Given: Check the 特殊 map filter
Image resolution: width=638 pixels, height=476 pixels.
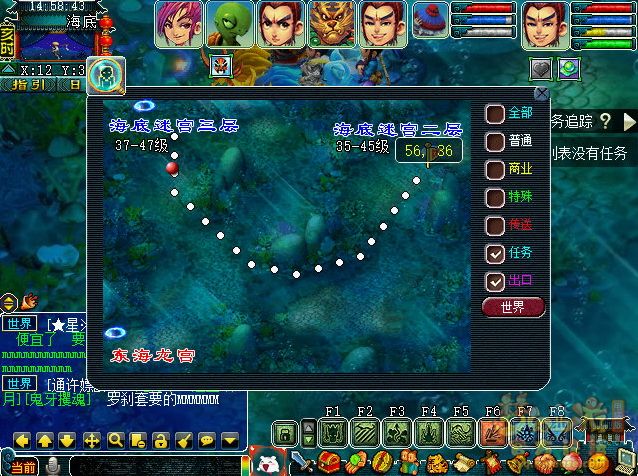Looking at the screenshot, I should pyautogui.click(x=495, y=197).
